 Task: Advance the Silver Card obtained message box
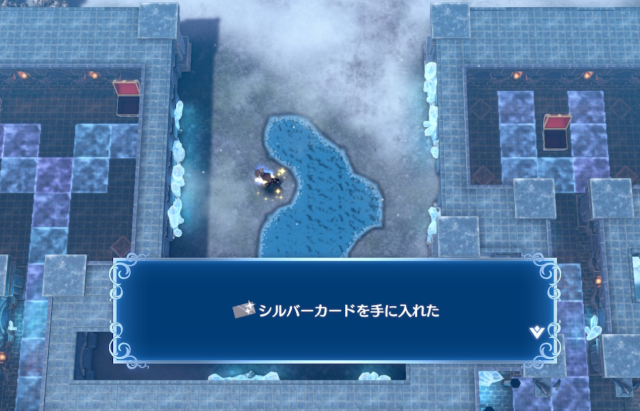(336, 311)
